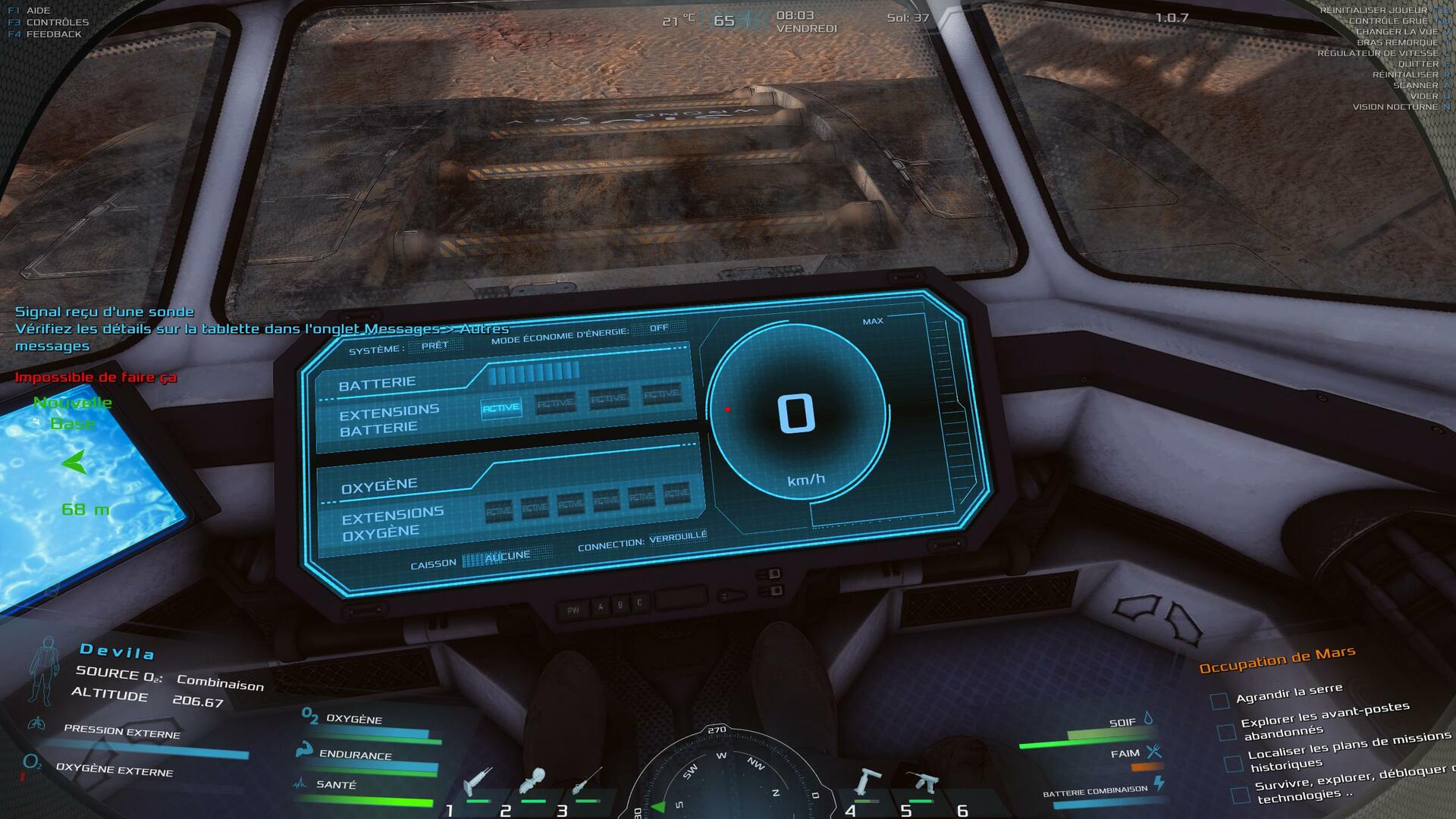Open the 'Occupation de Mars' mission title
Viewport: 1456px width, 819px height.
pos(1277,659)
